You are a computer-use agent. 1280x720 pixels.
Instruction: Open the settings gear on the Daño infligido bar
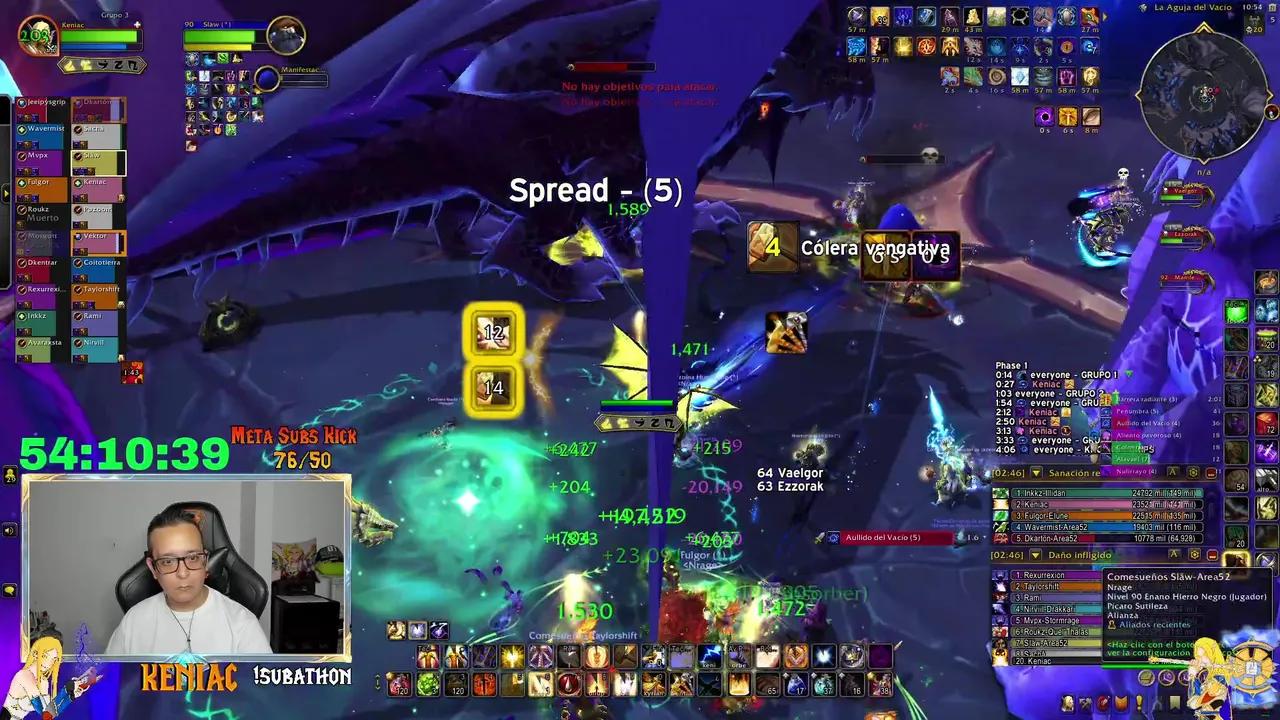click(1194, 554)
